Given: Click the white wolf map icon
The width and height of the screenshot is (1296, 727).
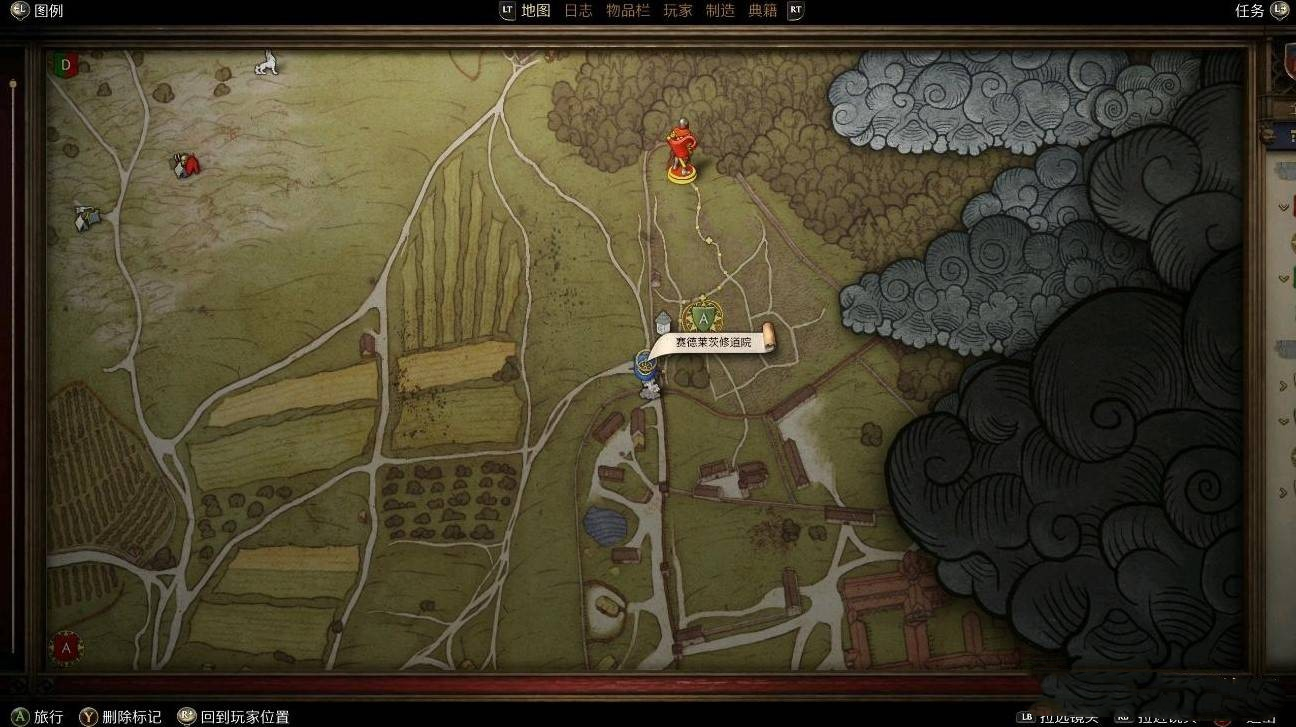Looking at the screenshot, I should tap(266, 65).
